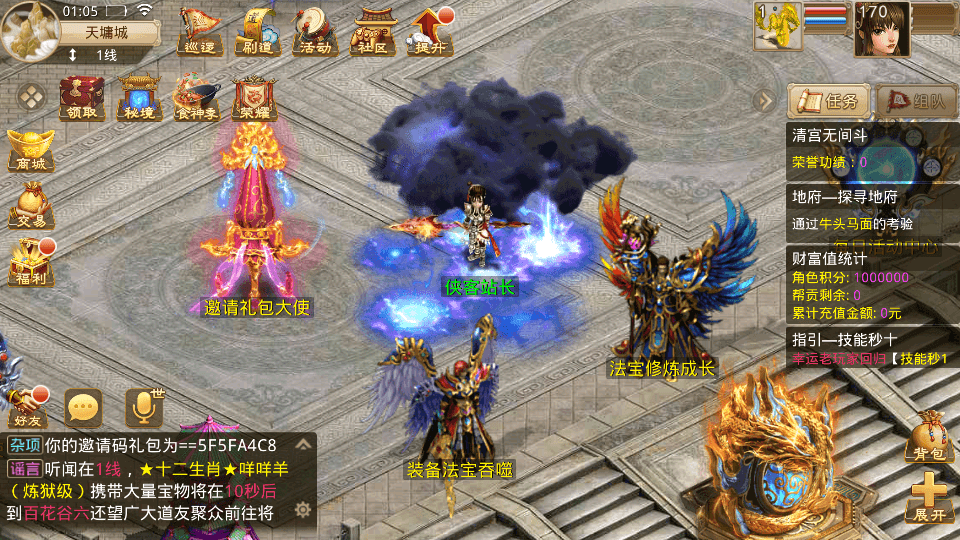Image resolution: width=960 pixels, height=540 pixels.
Task: Open the chat speech bubble button
Action: point(83,407)
